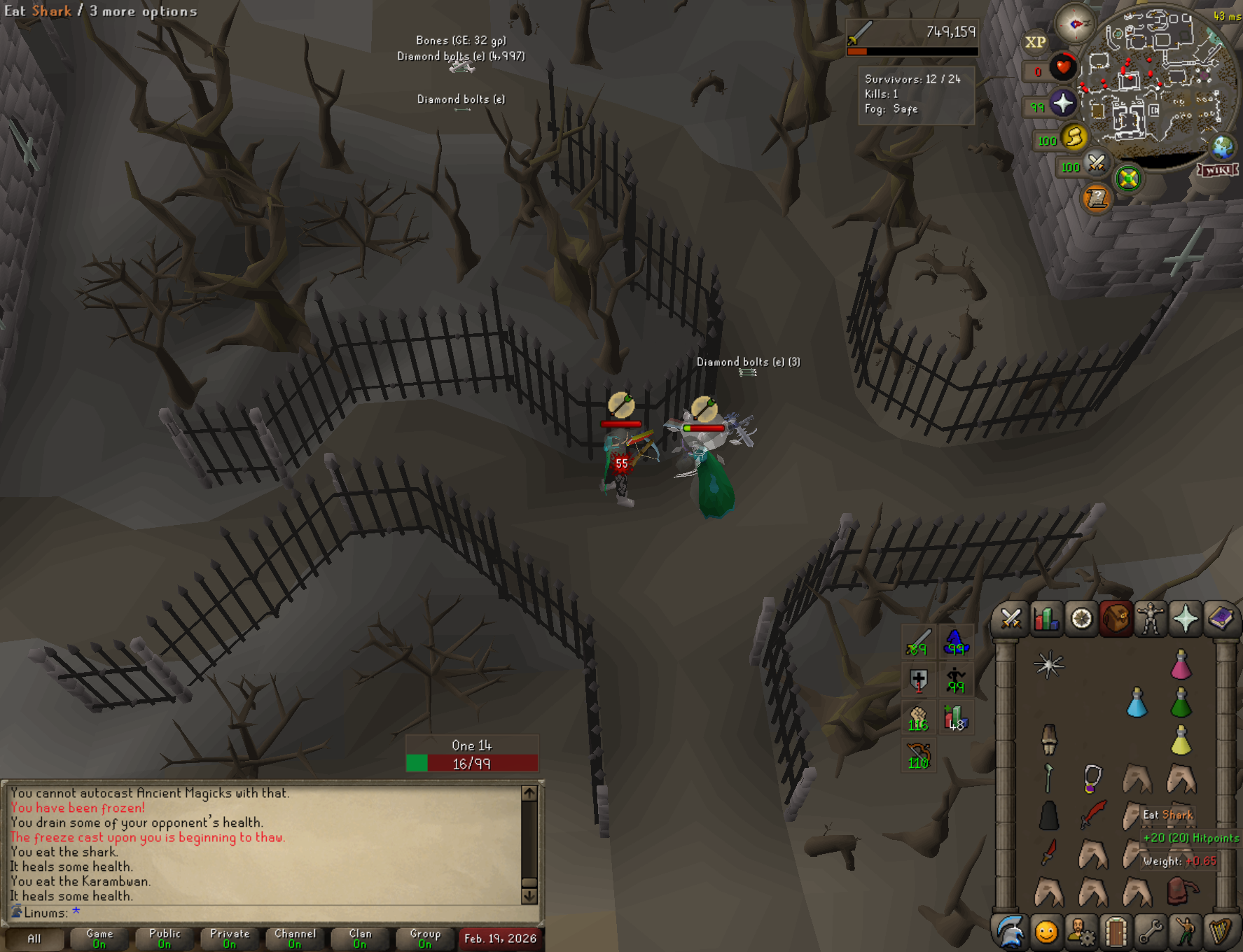The height and width of the screenshot is (952, 1243).
Task: Open the Emotes tab
Action: [1186, 932]
